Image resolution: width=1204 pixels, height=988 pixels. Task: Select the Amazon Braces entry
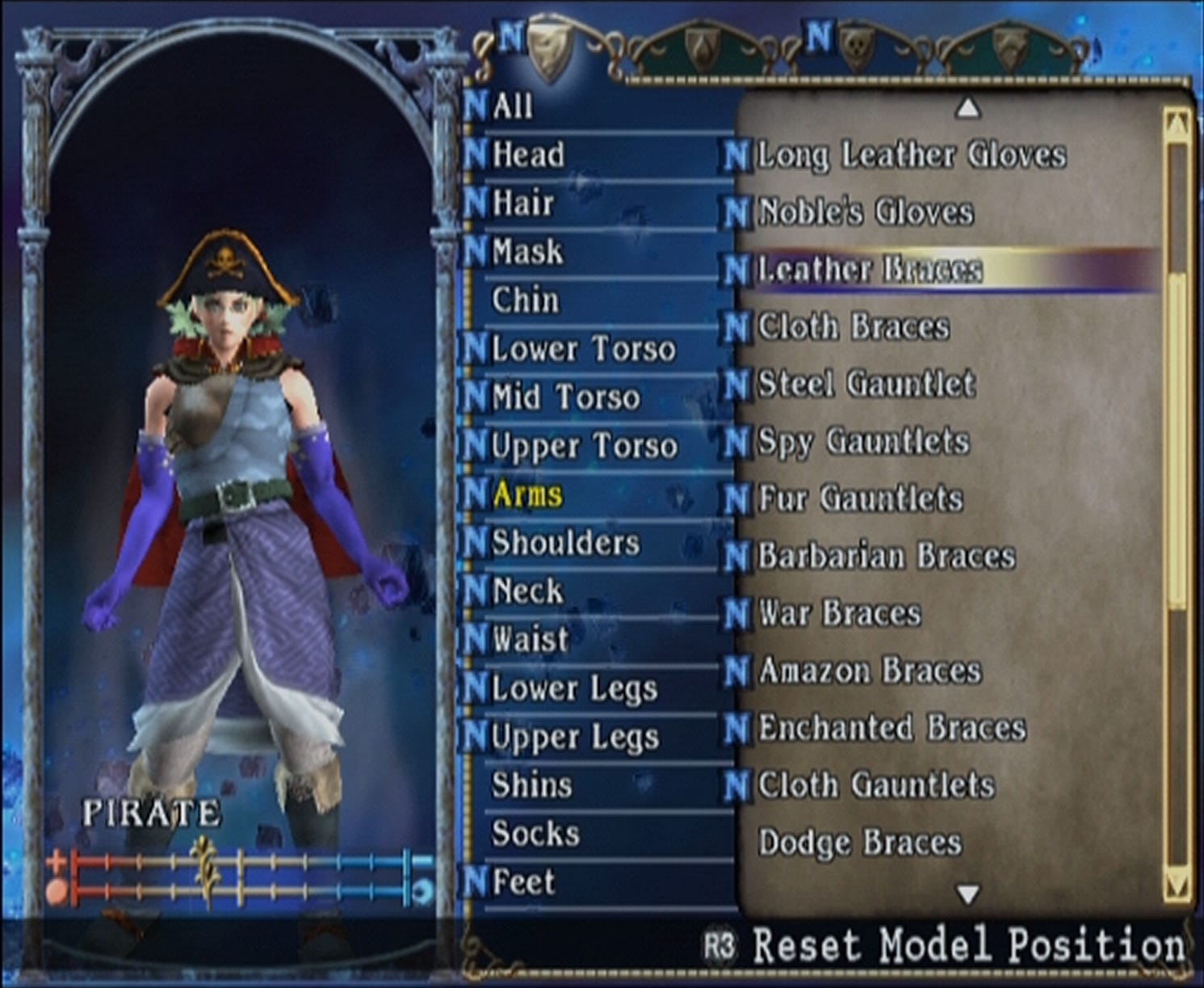870,671
